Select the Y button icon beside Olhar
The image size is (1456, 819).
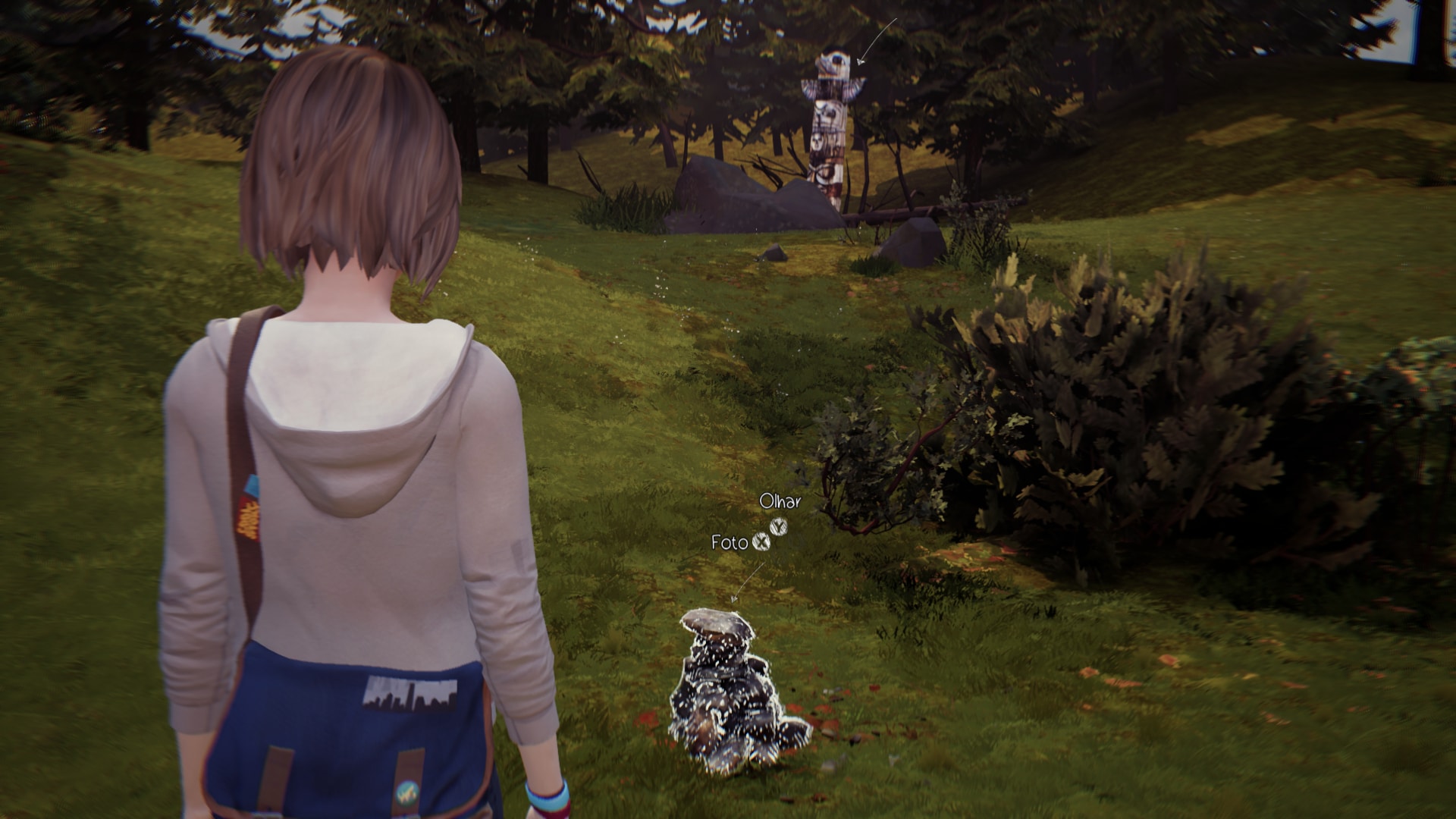(x=778, y=528)
